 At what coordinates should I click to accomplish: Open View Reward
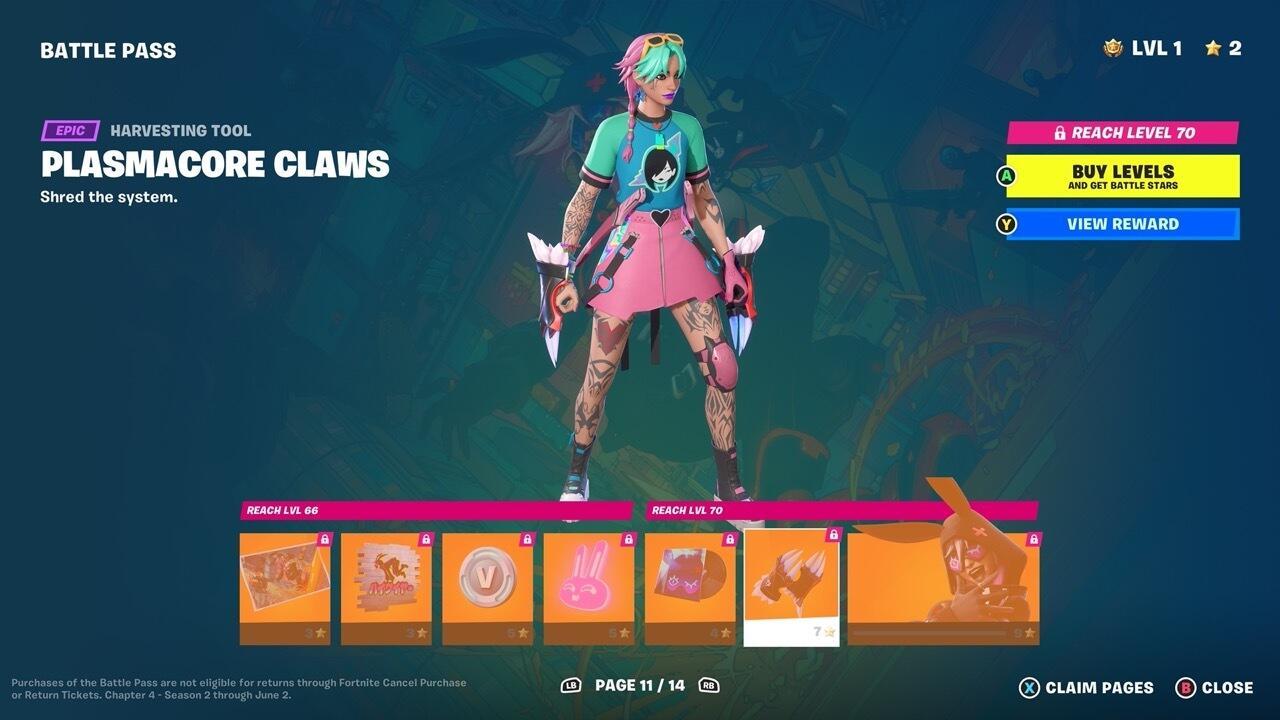(x=1124, y=224)
